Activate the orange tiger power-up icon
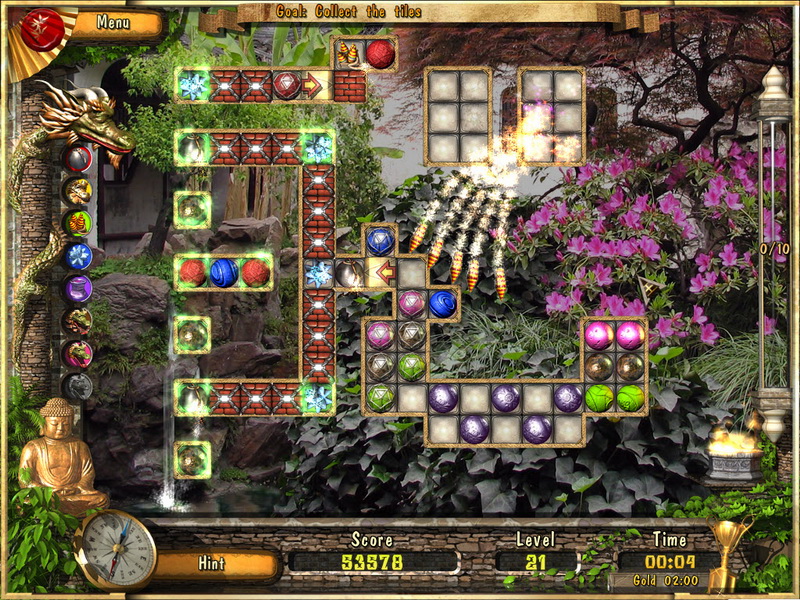This screenshot has width=800, height=600. 78,191
